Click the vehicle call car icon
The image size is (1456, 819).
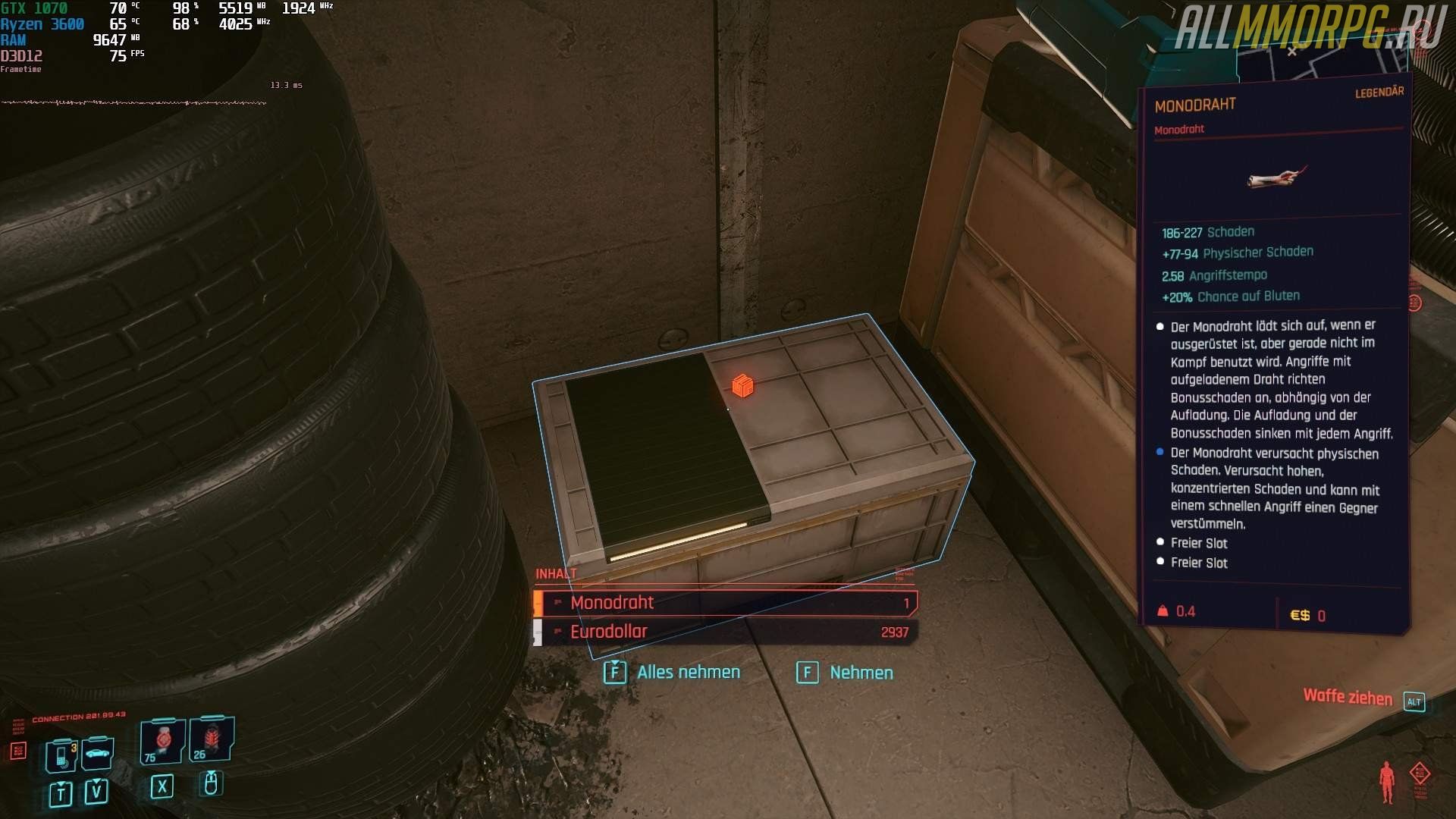(x=98, y=752)
